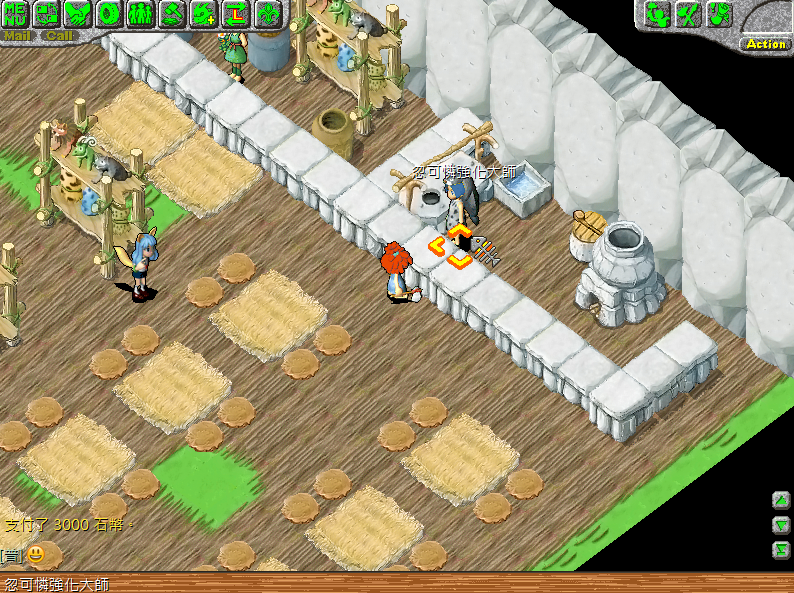
Task: Open the dragon pet icon
Action: (x=204, y=14)
